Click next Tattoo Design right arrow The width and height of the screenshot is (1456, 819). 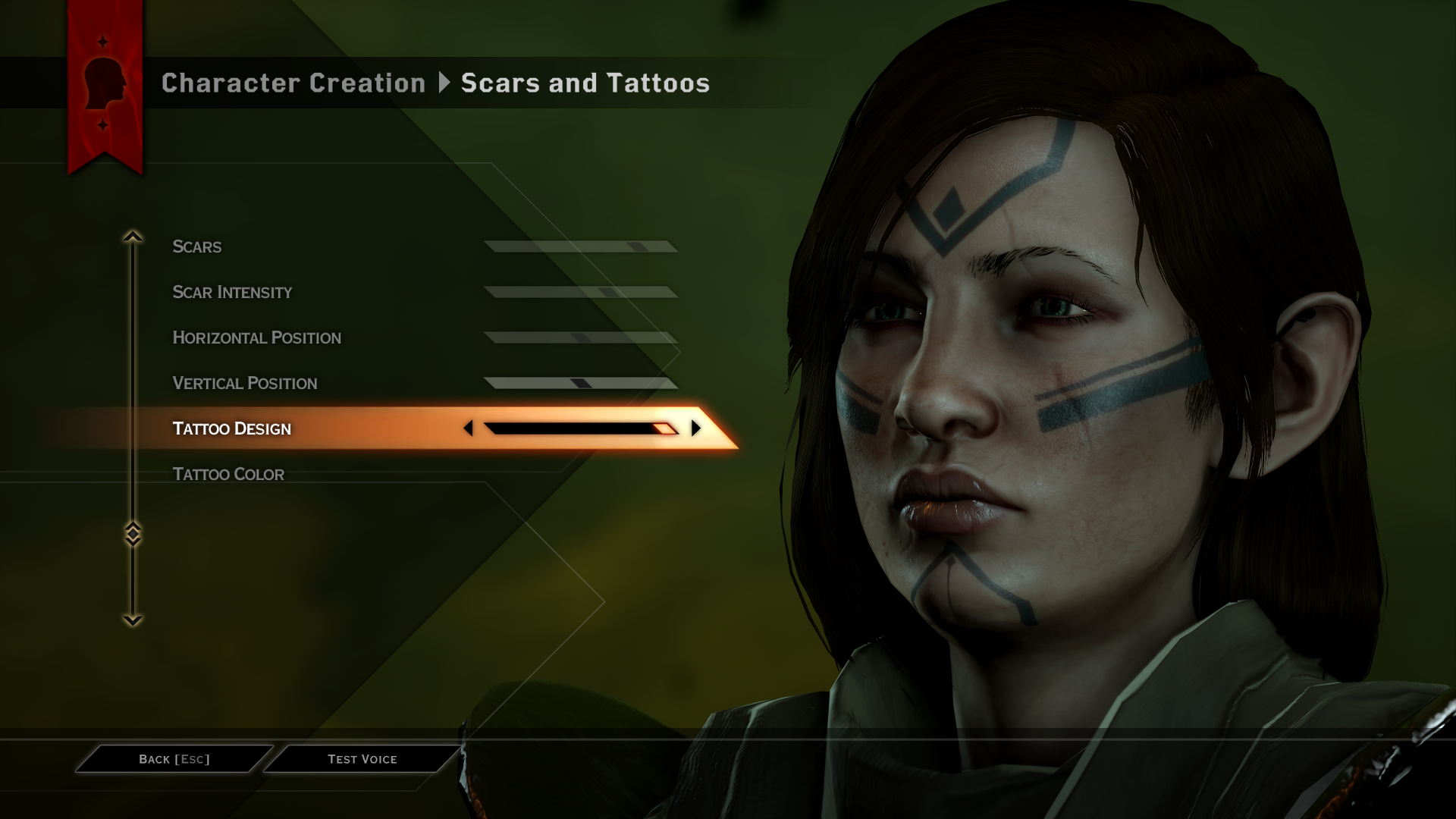coord(695,428)
